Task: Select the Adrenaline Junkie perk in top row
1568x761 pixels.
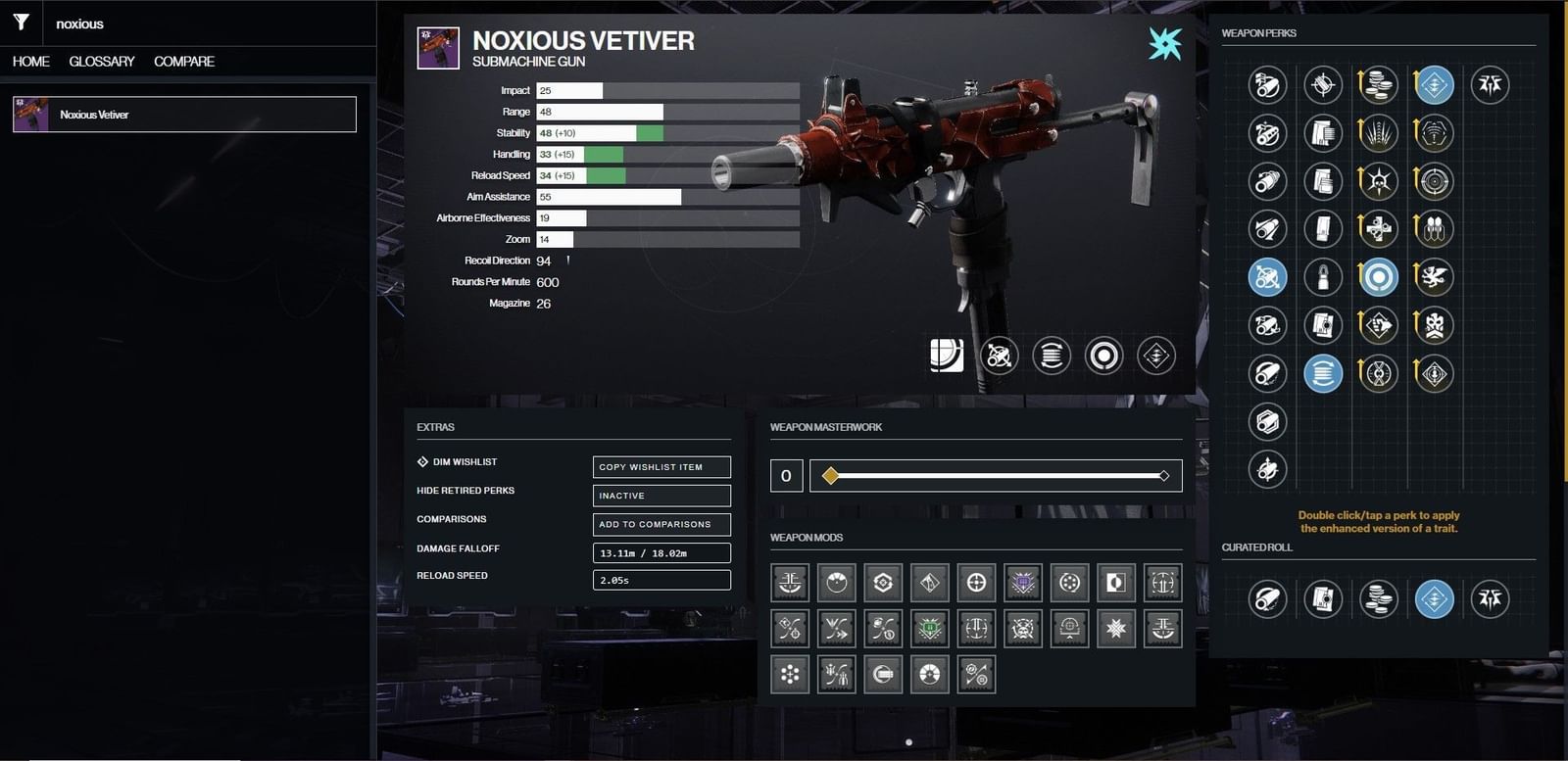Action: click(x=1433, y=85)
